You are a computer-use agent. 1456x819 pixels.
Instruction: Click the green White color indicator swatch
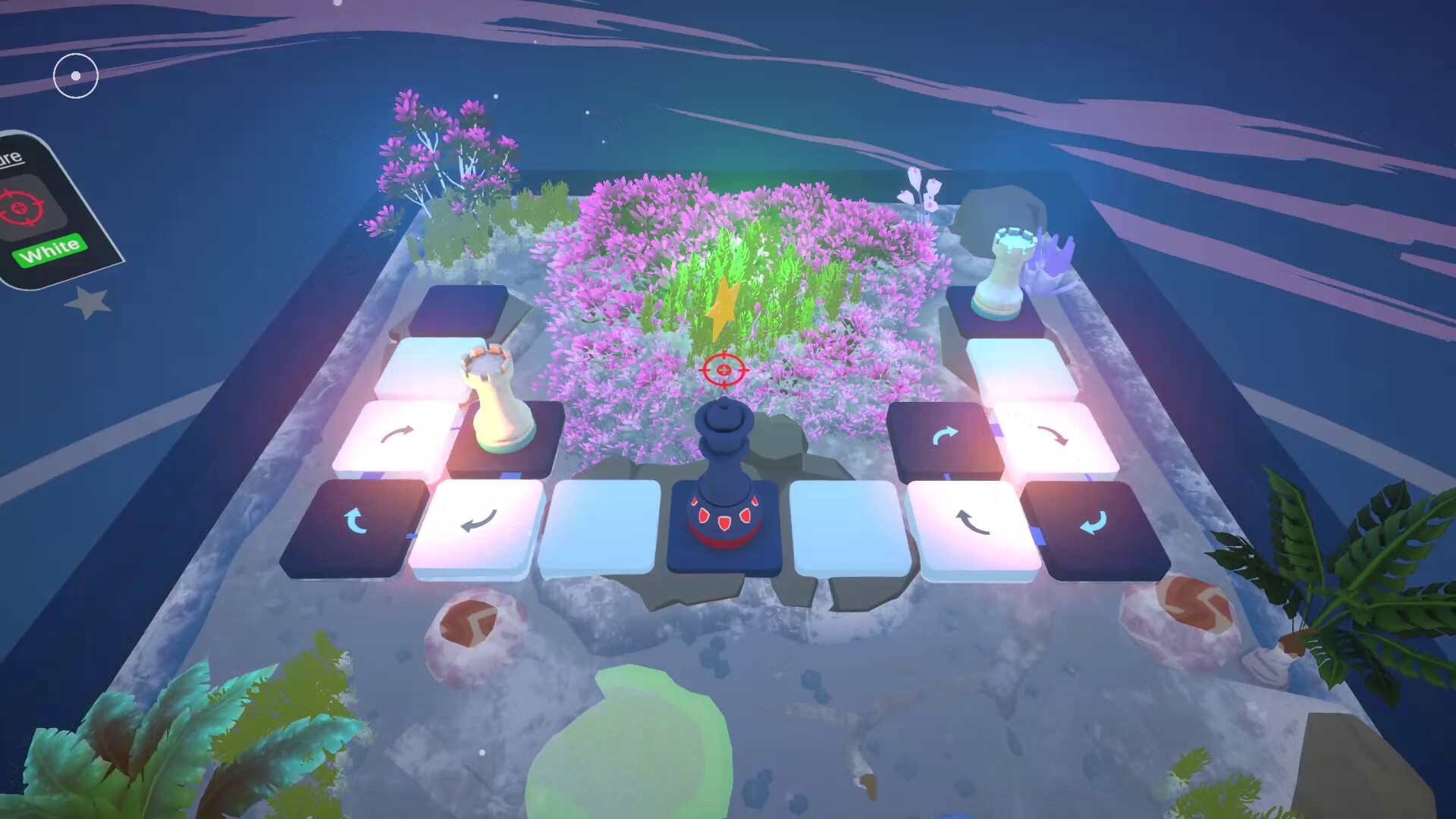pyautogui.click(x=49, y=245)
